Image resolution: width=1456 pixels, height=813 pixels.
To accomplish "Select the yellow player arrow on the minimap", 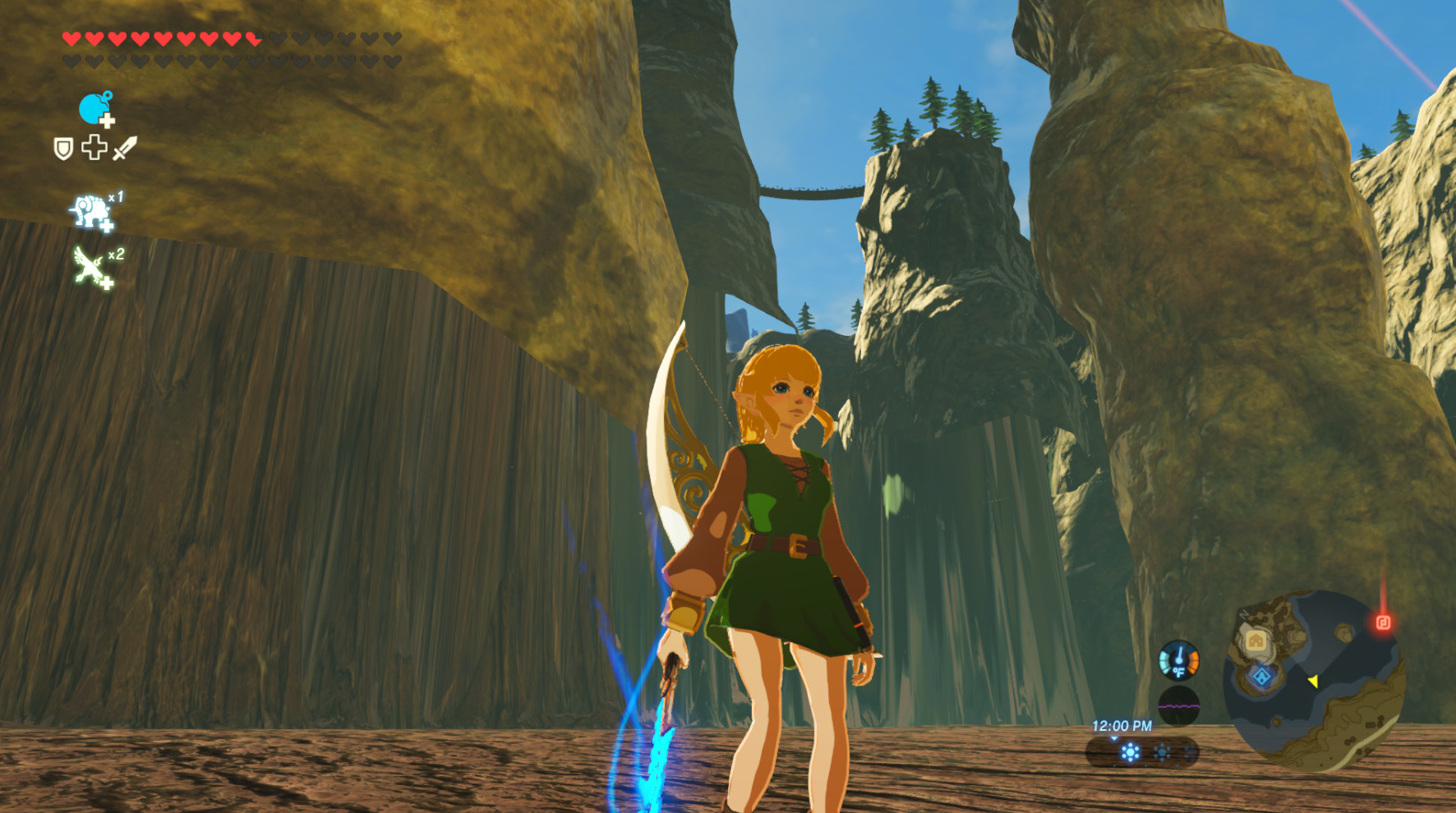I will 1315,681.
